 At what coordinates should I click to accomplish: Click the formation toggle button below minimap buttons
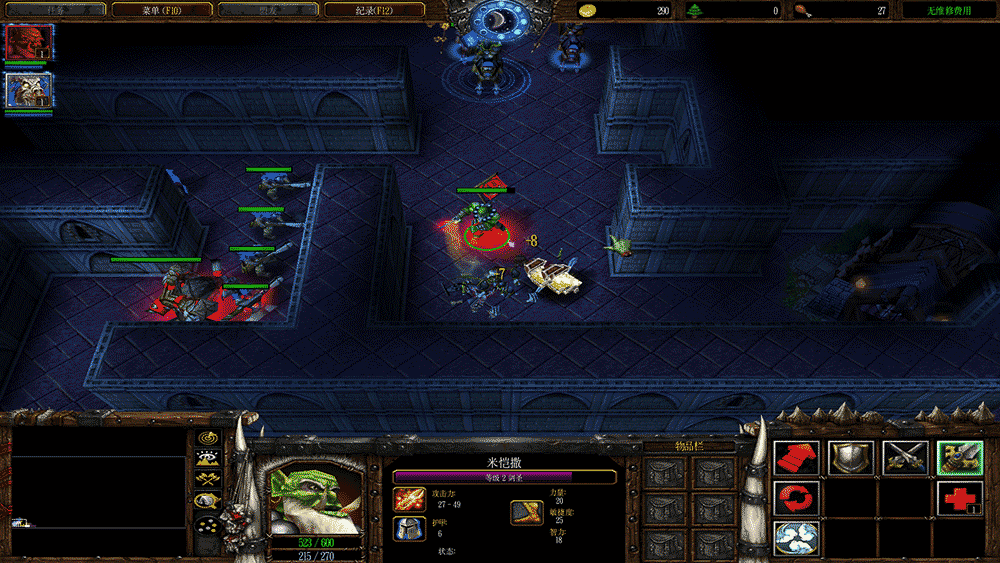coord(208,526)
